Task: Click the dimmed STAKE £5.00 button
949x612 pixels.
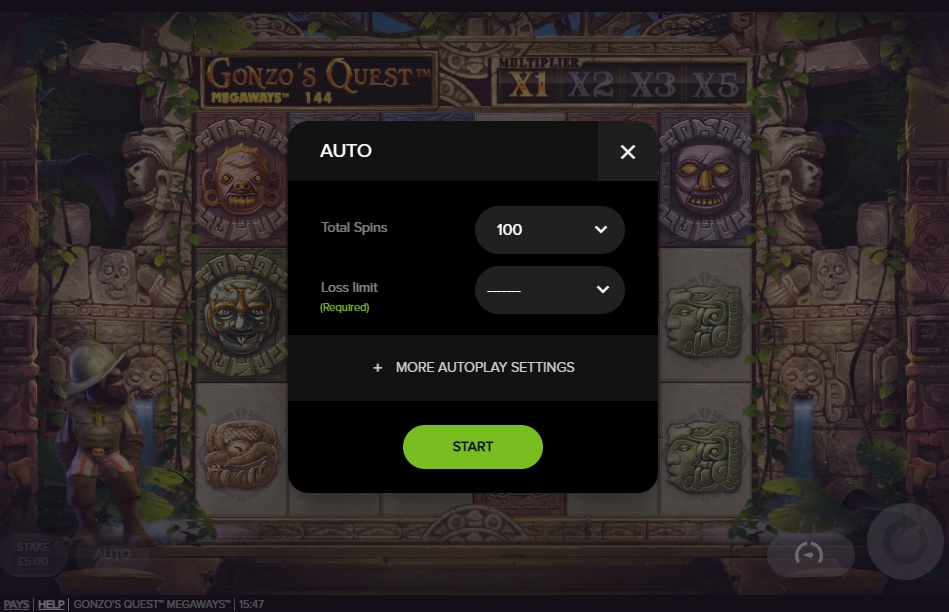Action: tap(33, 554)
